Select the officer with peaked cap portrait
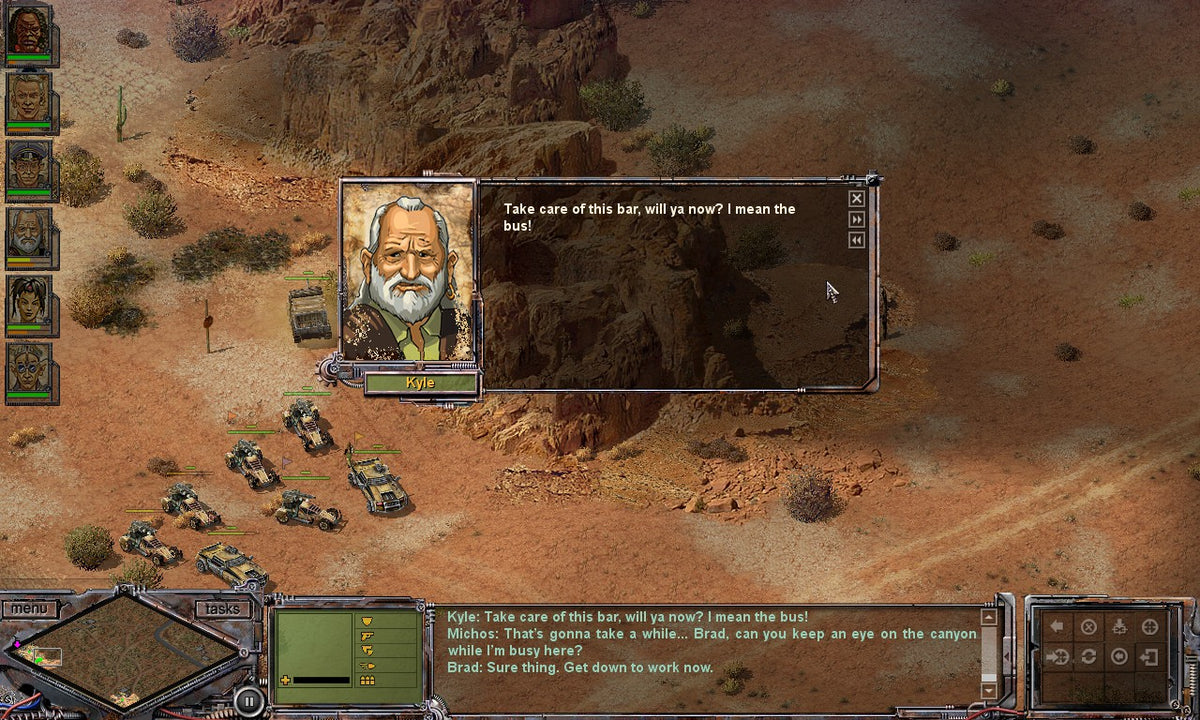Viewport: 1200px width, 720px height. coord(27,166)
